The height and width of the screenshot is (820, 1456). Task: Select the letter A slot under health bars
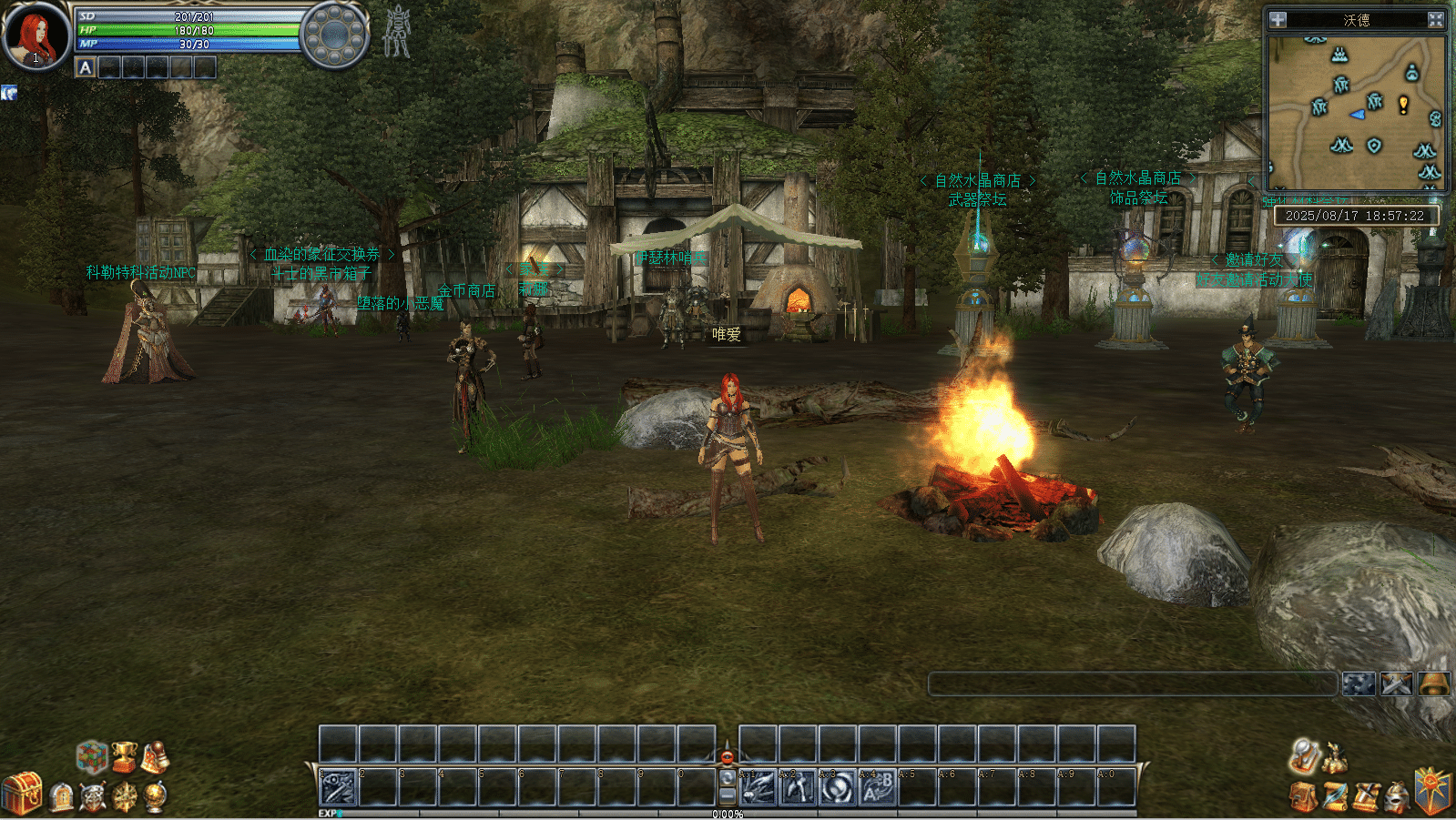pyautogui.click(x=86, y=67)
